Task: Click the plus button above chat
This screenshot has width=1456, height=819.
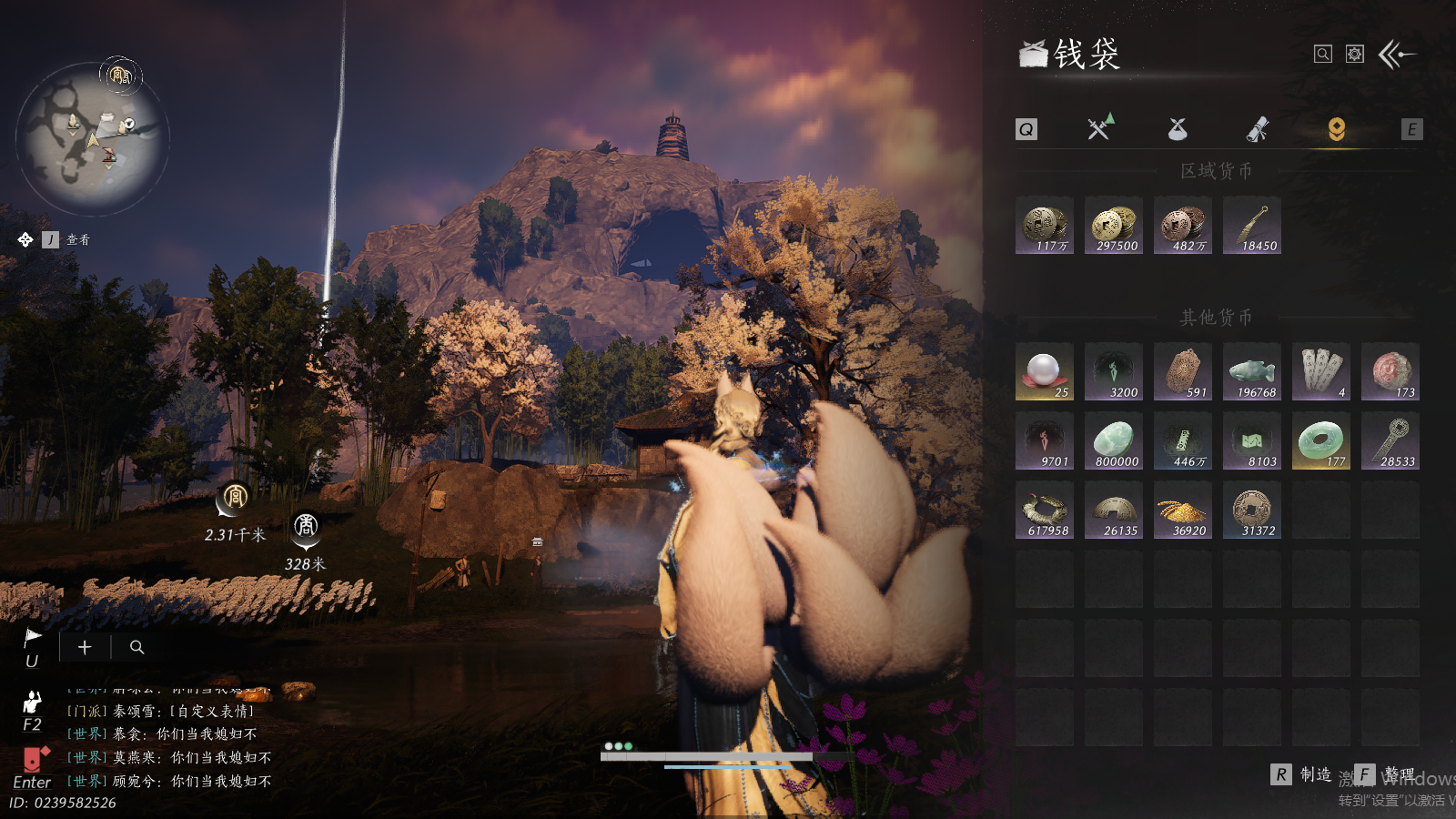Action: point(85,647)
